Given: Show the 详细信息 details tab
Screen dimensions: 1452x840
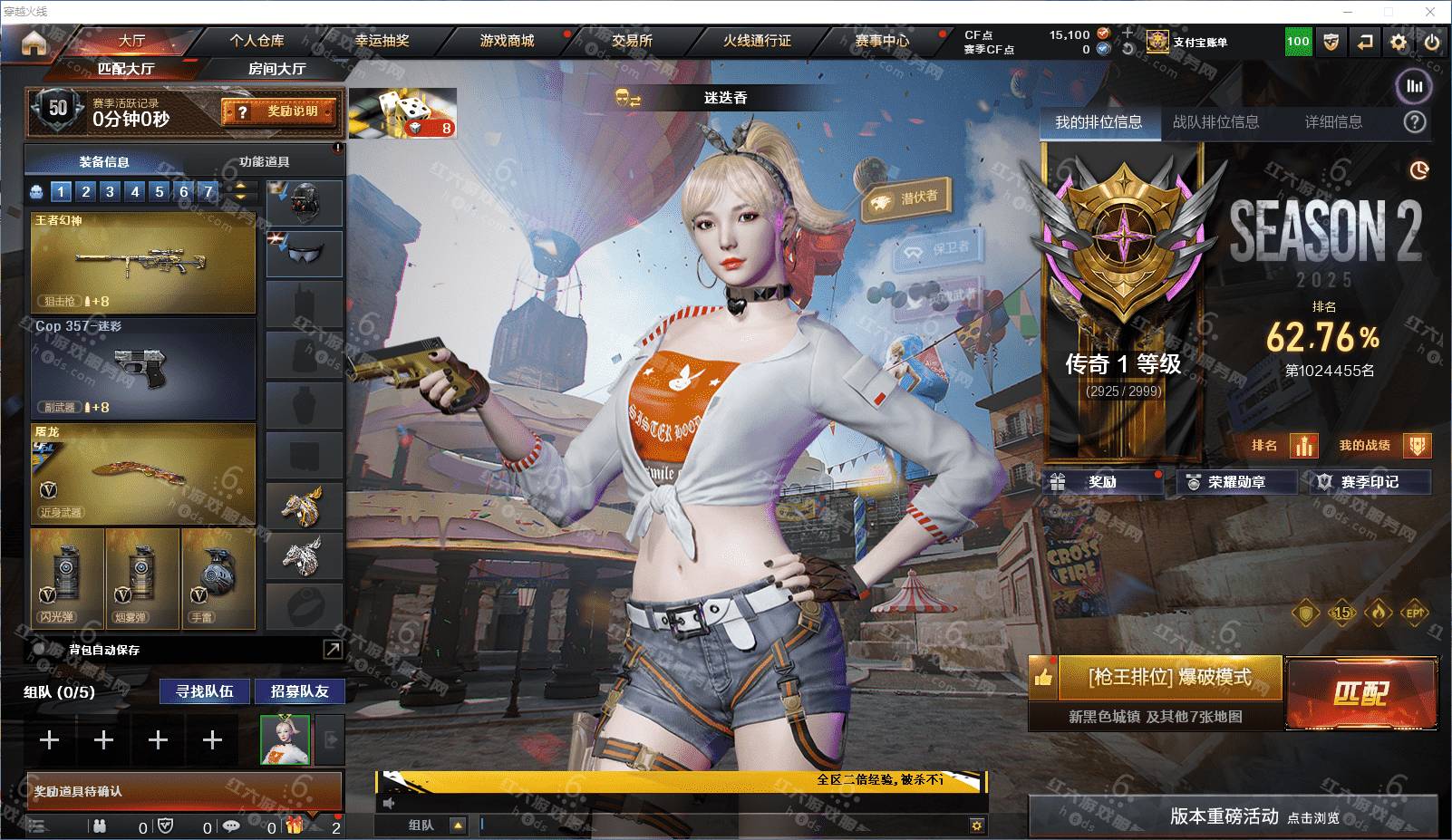Looking at the screenshot, I should coord(1333,122).
